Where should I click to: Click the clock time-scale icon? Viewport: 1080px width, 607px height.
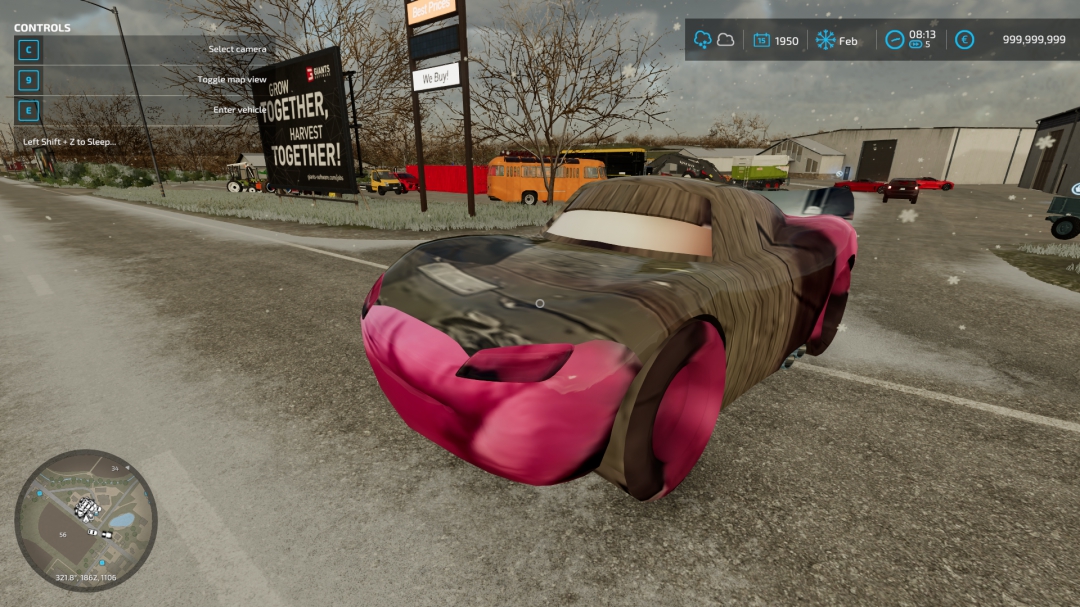point(895,40)
